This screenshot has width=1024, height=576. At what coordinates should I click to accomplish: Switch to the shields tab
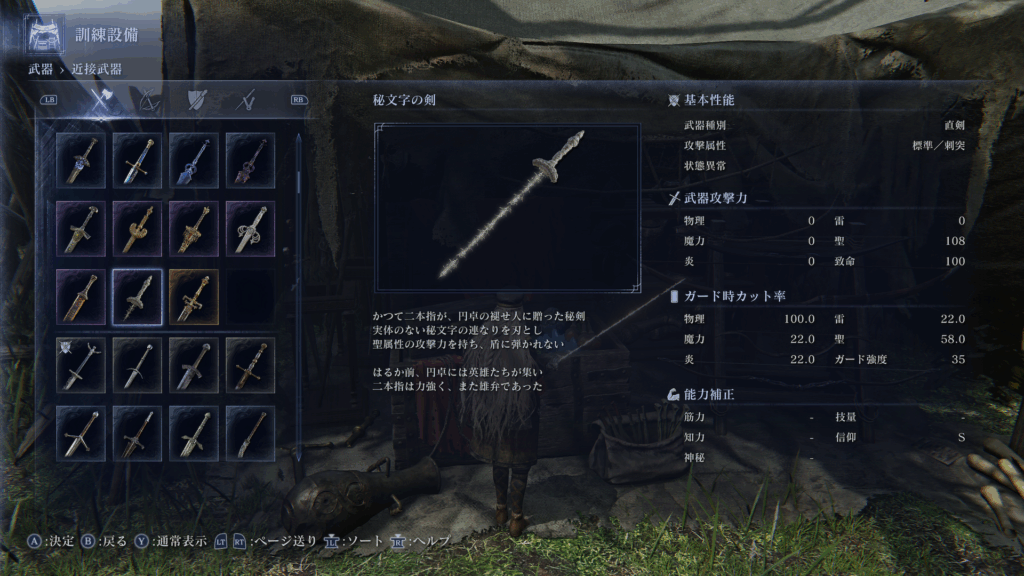point(196,100)
